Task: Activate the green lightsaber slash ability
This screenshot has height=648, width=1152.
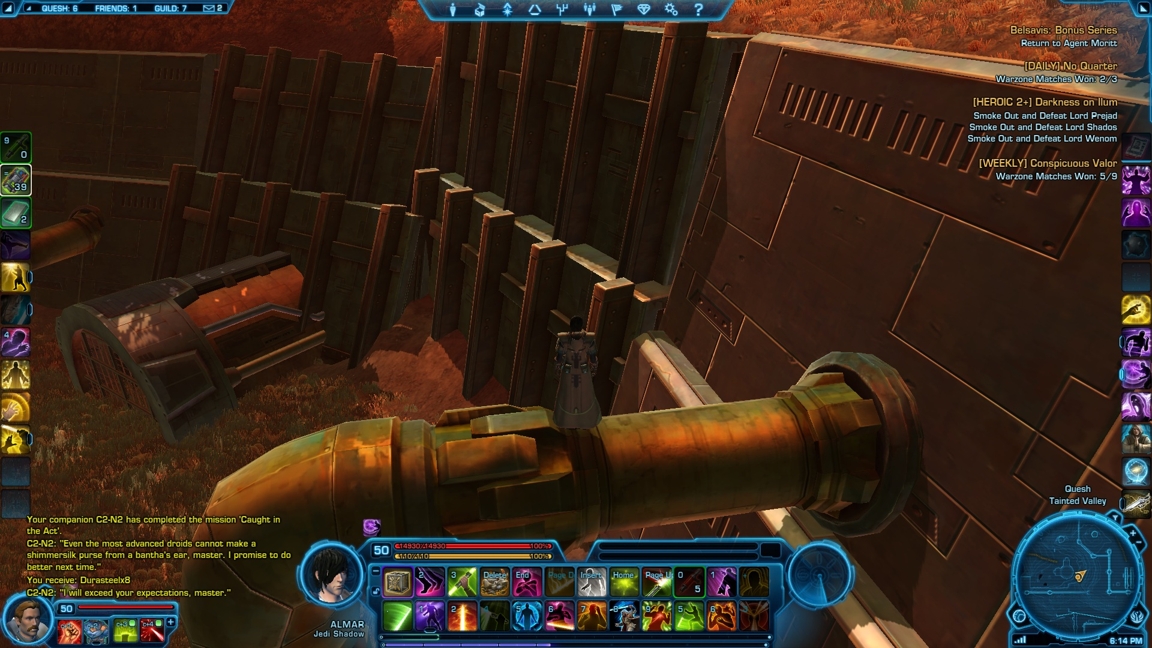Action: [398, 616]
